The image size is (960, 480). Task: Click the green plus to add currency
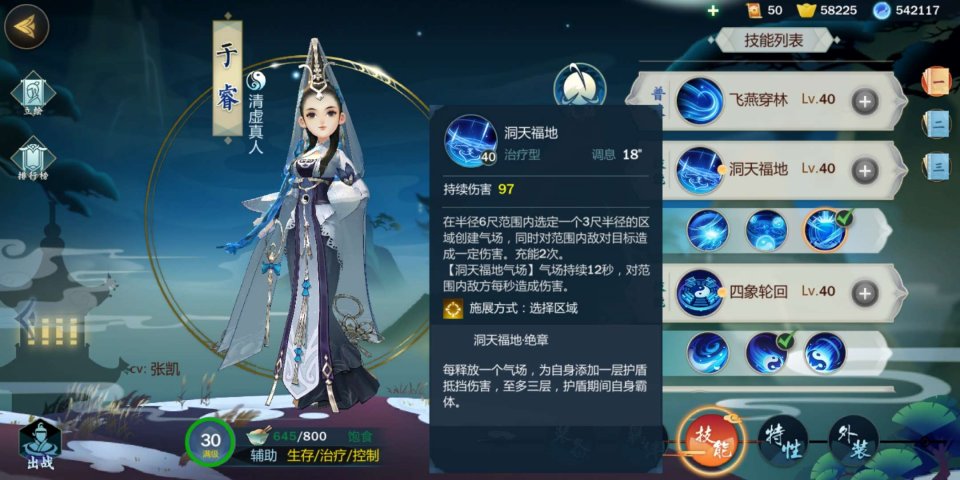[712, 10]
